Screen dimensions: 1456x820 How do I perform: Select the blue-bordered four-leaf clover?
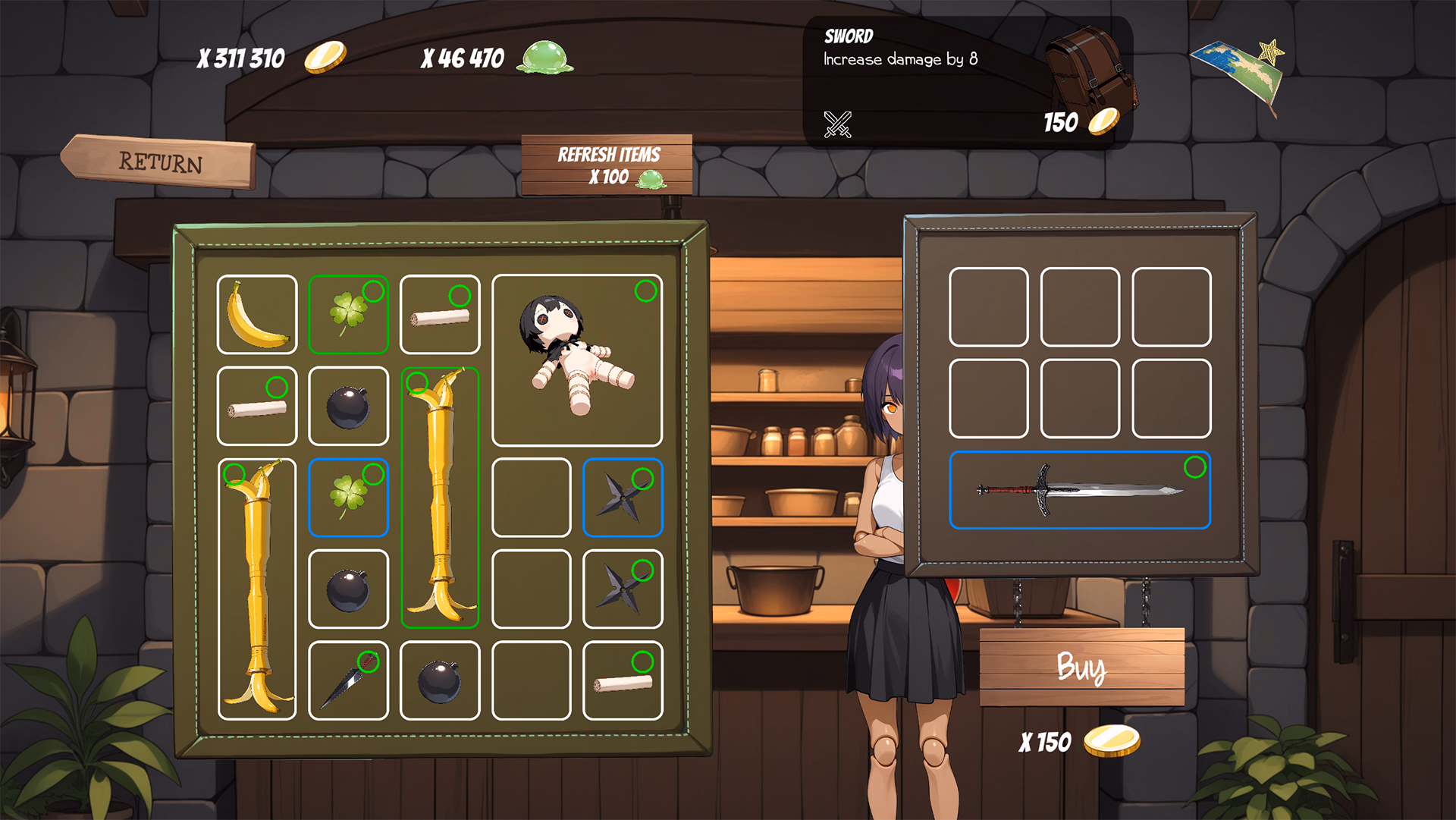(349, 498)
